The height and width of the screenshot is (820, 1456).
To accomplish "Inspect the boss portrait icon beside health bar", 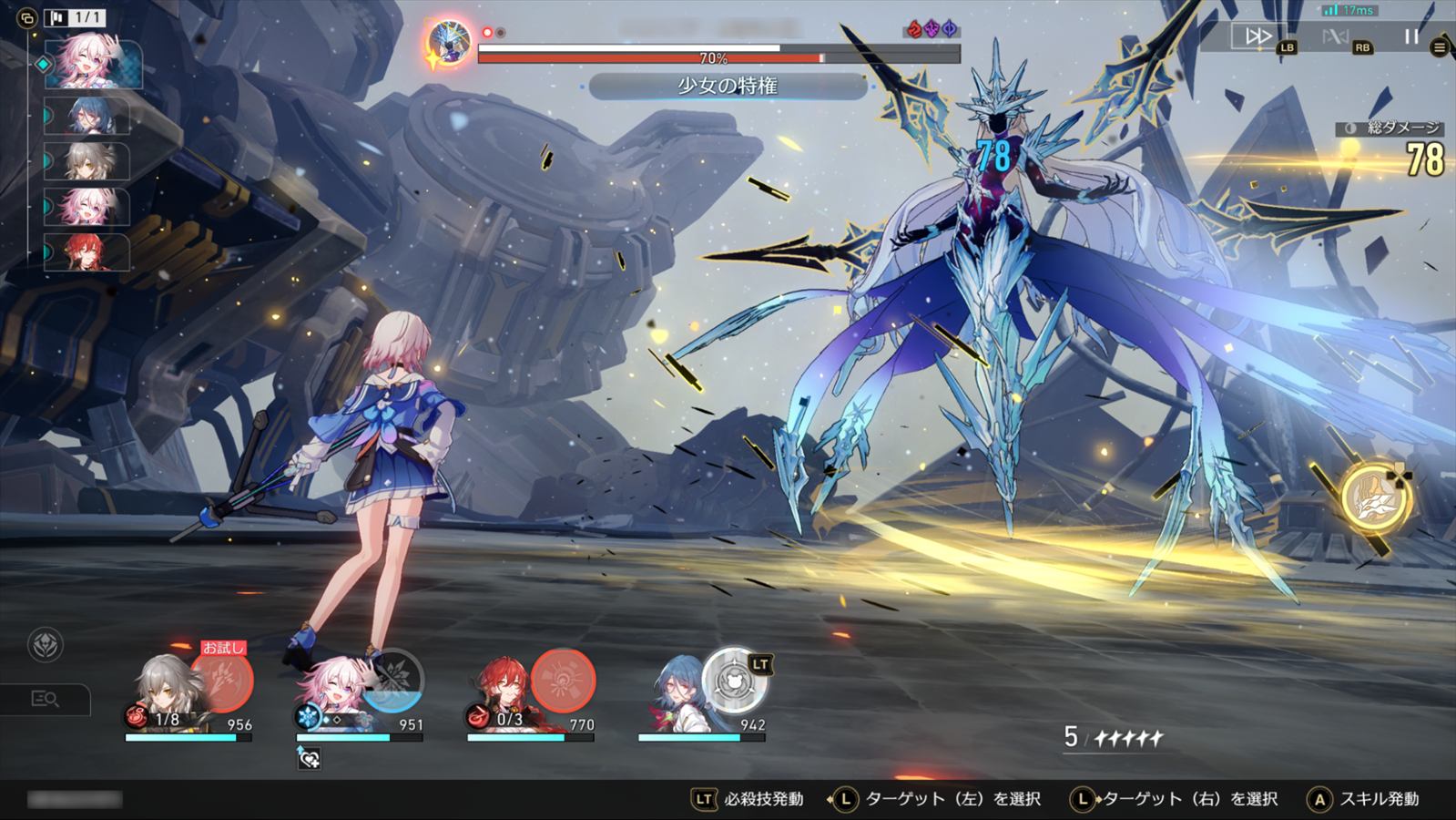I will (x=449, y=41).
